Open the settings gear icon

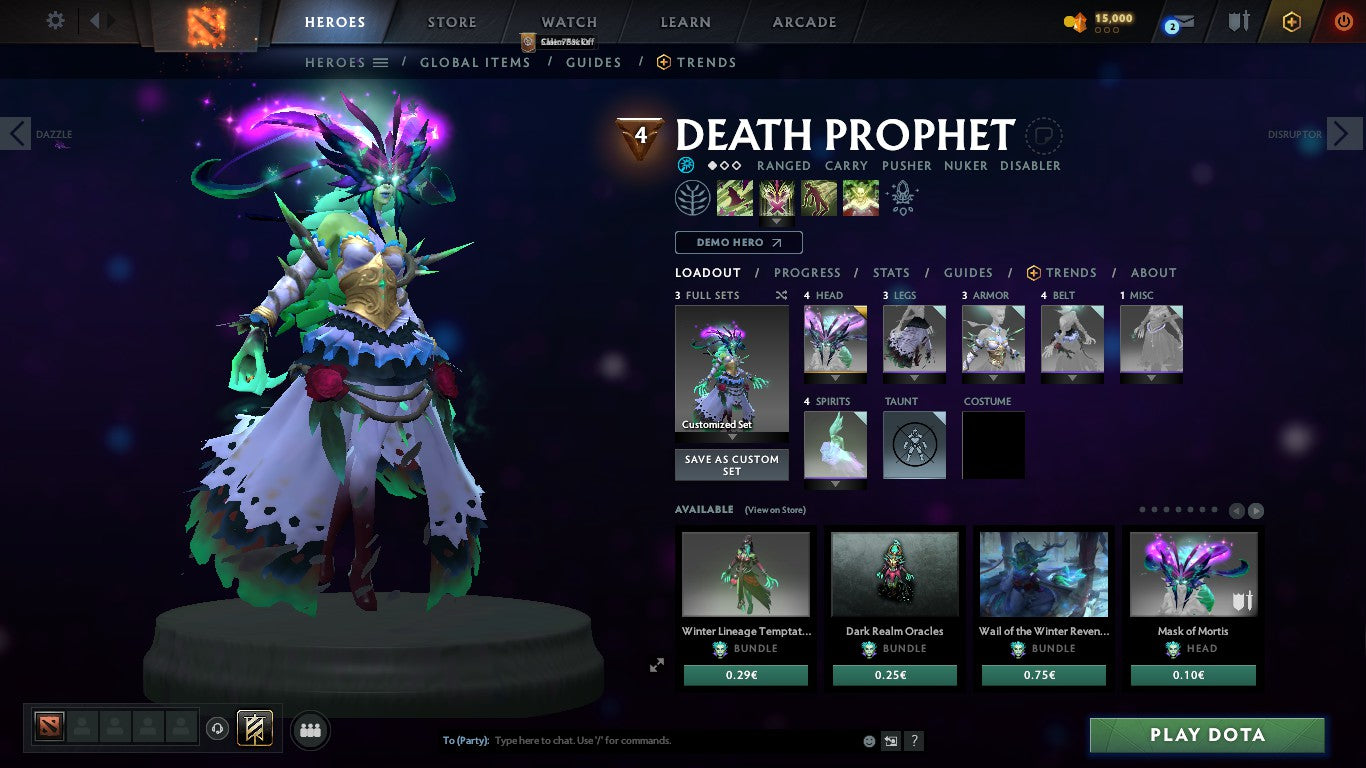point(55,20)
